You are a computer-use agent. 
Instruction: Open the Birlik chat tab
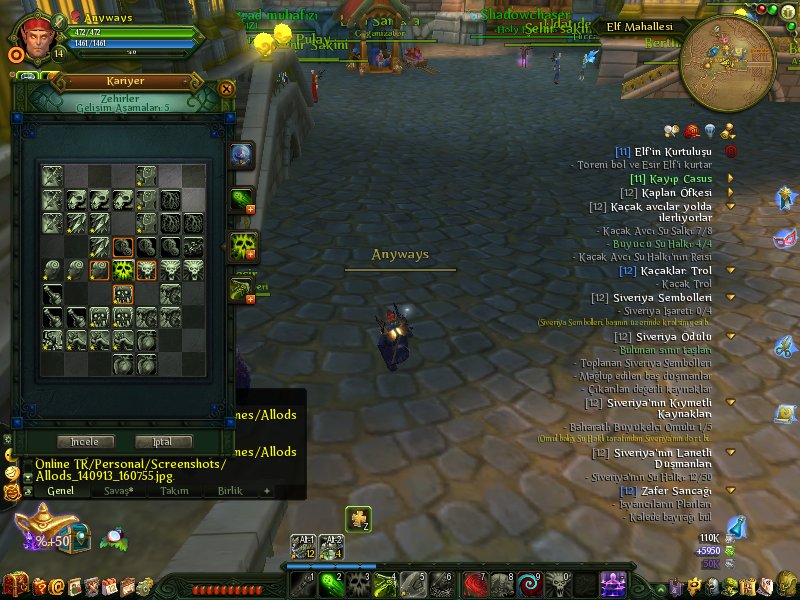click(230, 491)
